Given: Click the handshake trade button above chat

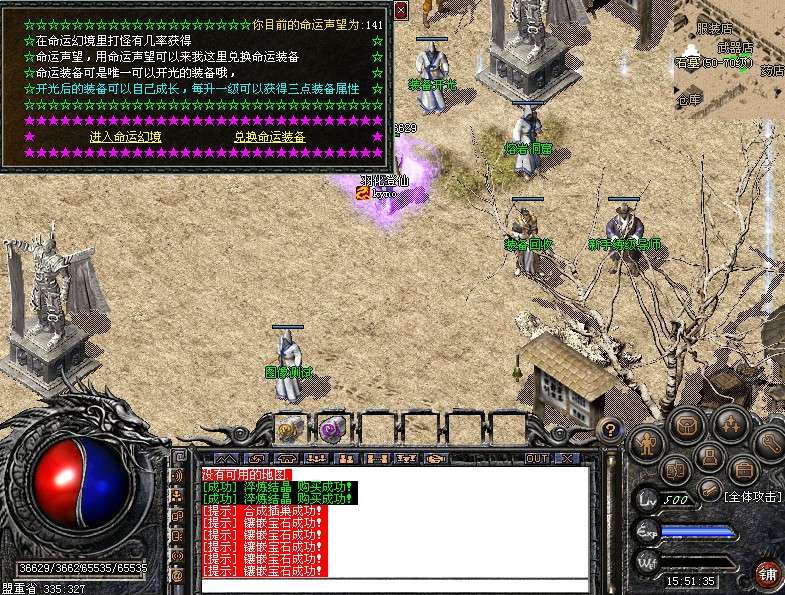Looking at the screenshot, I should coord(436,458).
